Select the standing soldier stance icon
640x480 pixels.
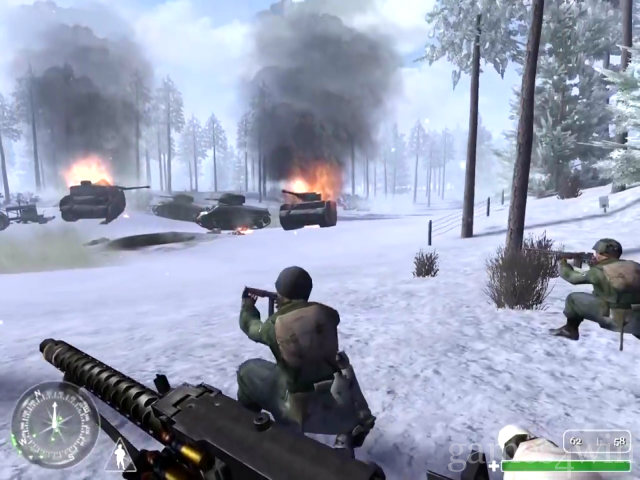120,455
